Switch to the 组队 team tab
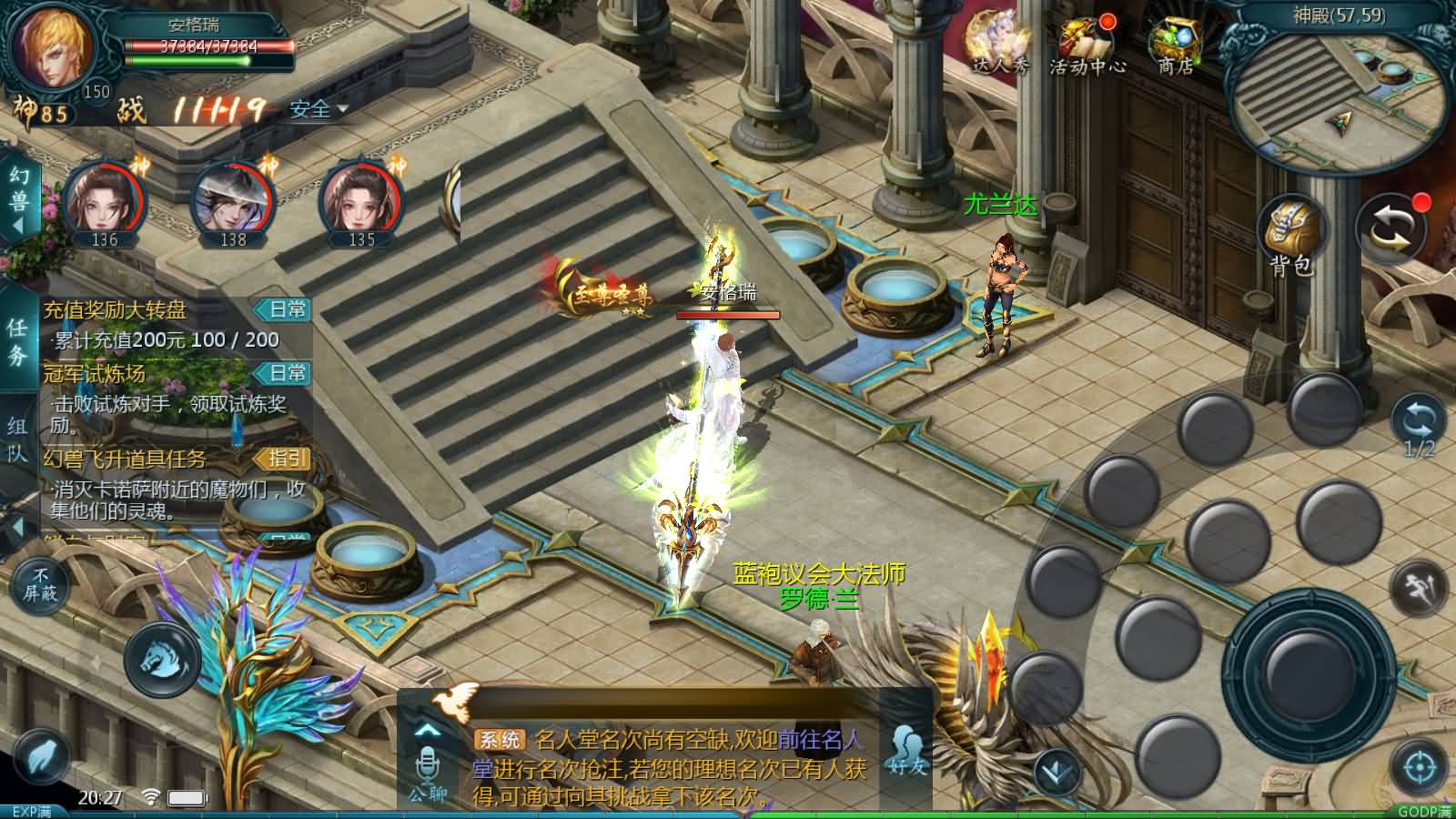Viewport: 1456px width, 819px height. [17, 438]
